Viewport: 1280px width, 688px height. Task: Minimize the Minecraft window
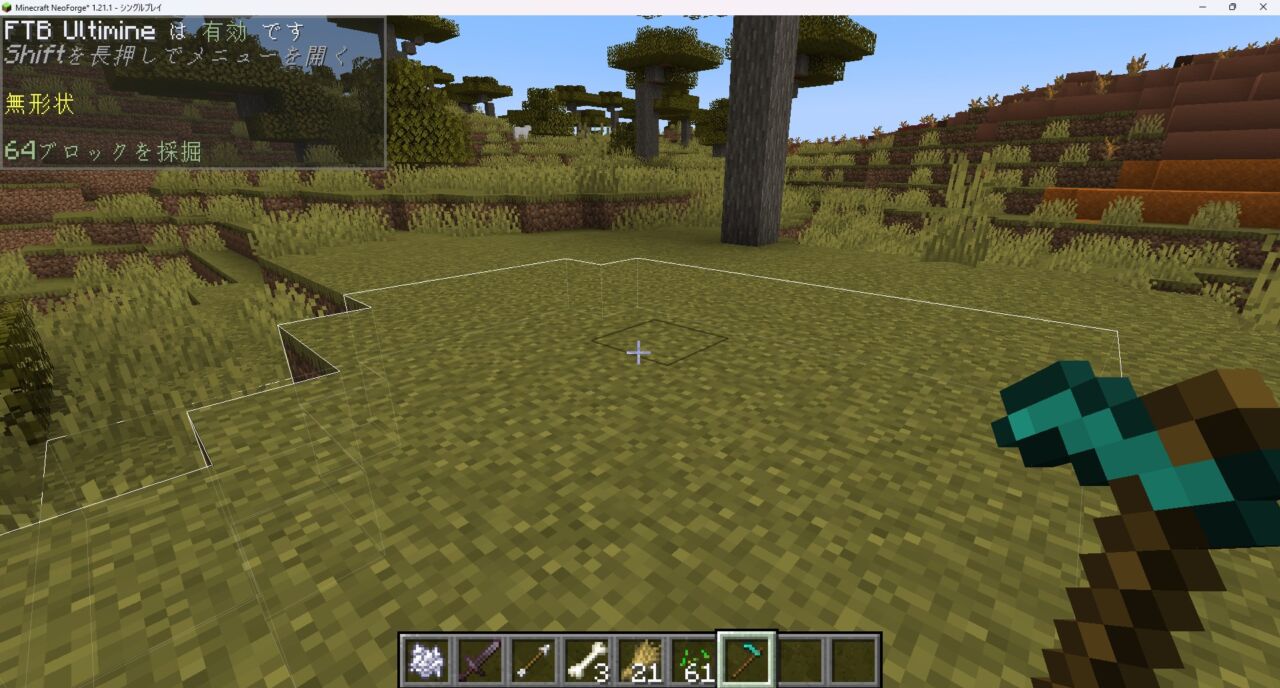(1201, 7)
